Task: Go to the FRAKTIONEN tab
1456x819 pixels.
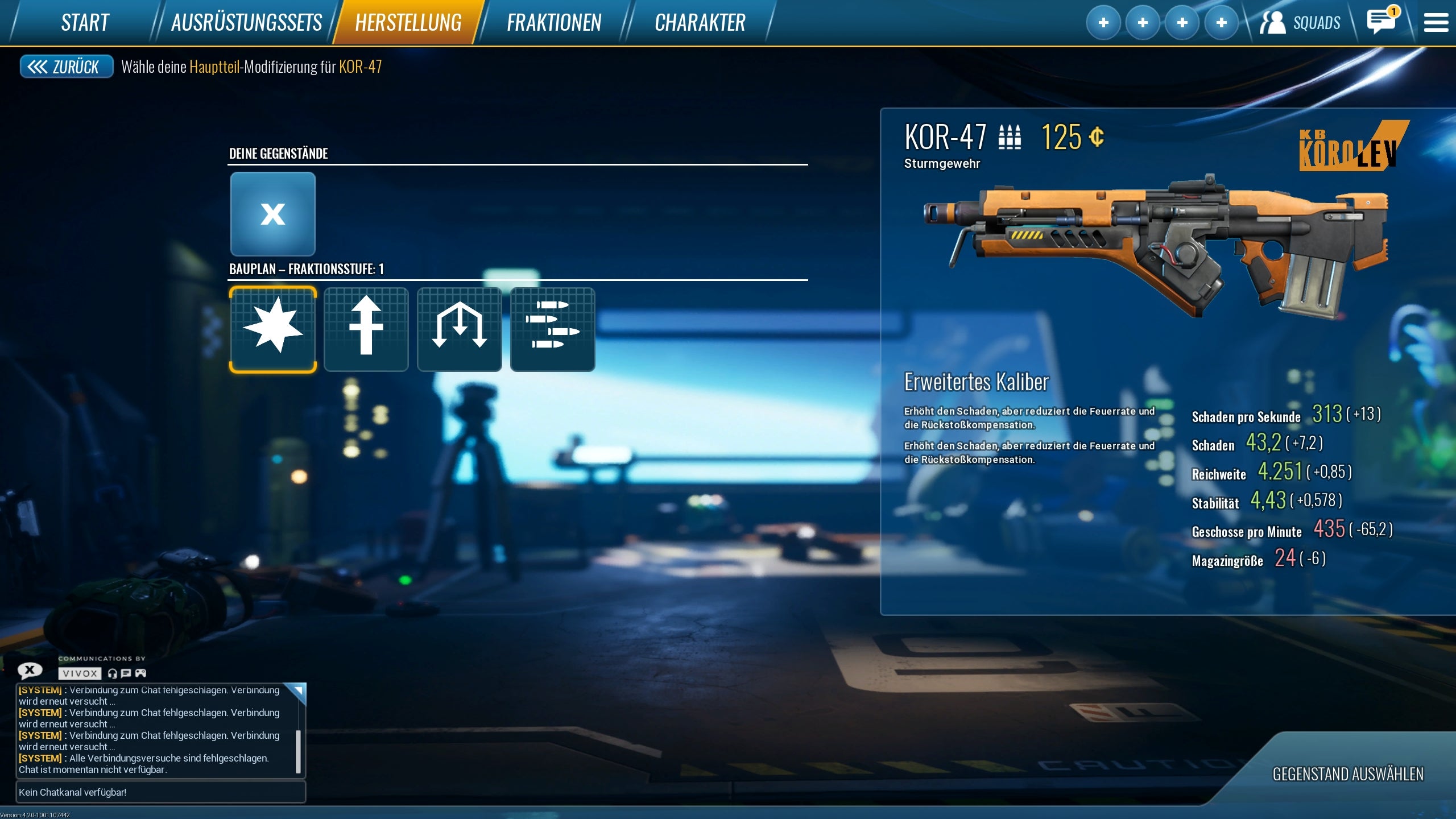Action: [x=553, y=23]
